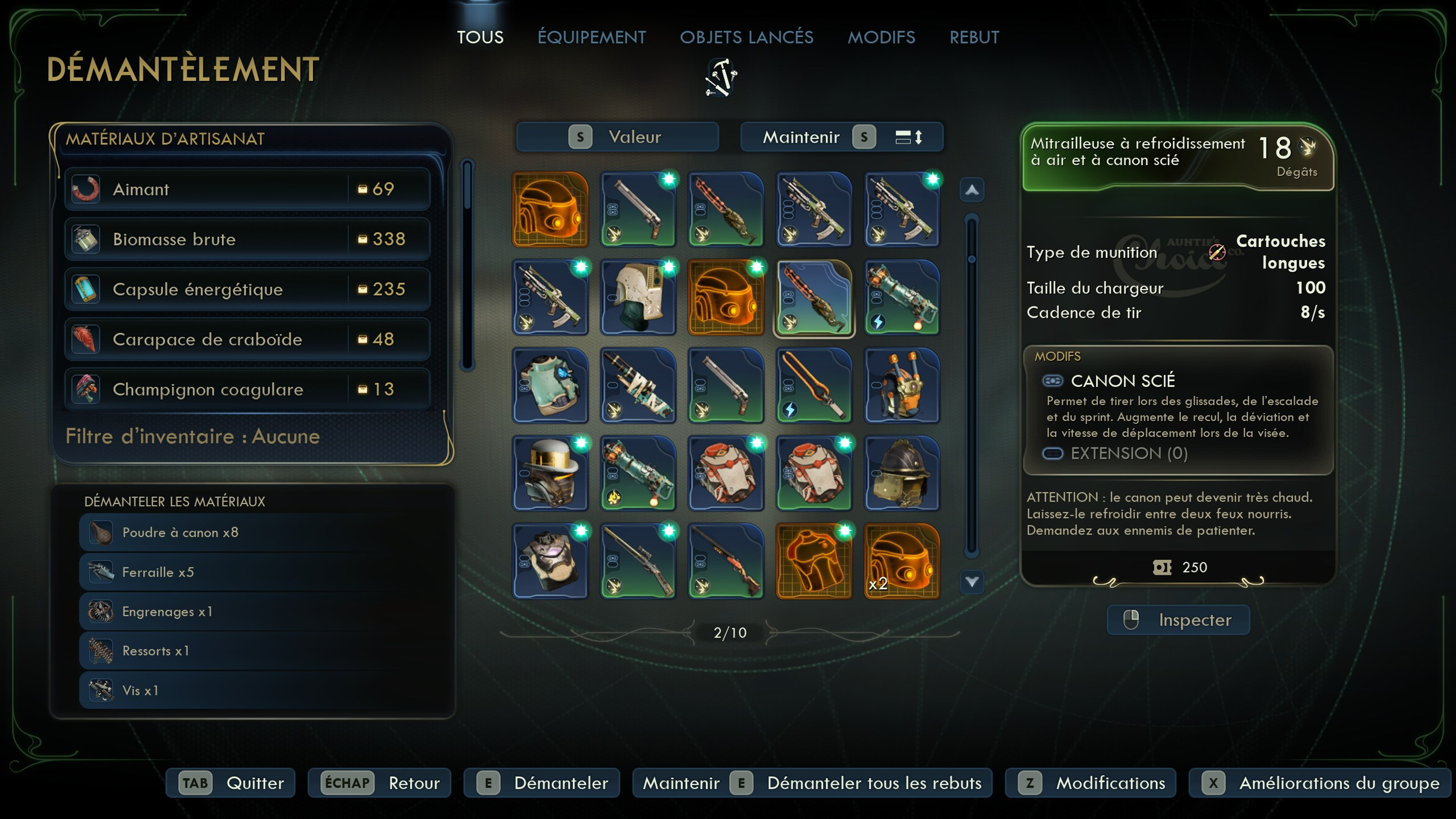Image resolution: width=1456 pixels, height=819 pixels.
Task: Choose the Démanteler button
Action: (x=541, y=783)
